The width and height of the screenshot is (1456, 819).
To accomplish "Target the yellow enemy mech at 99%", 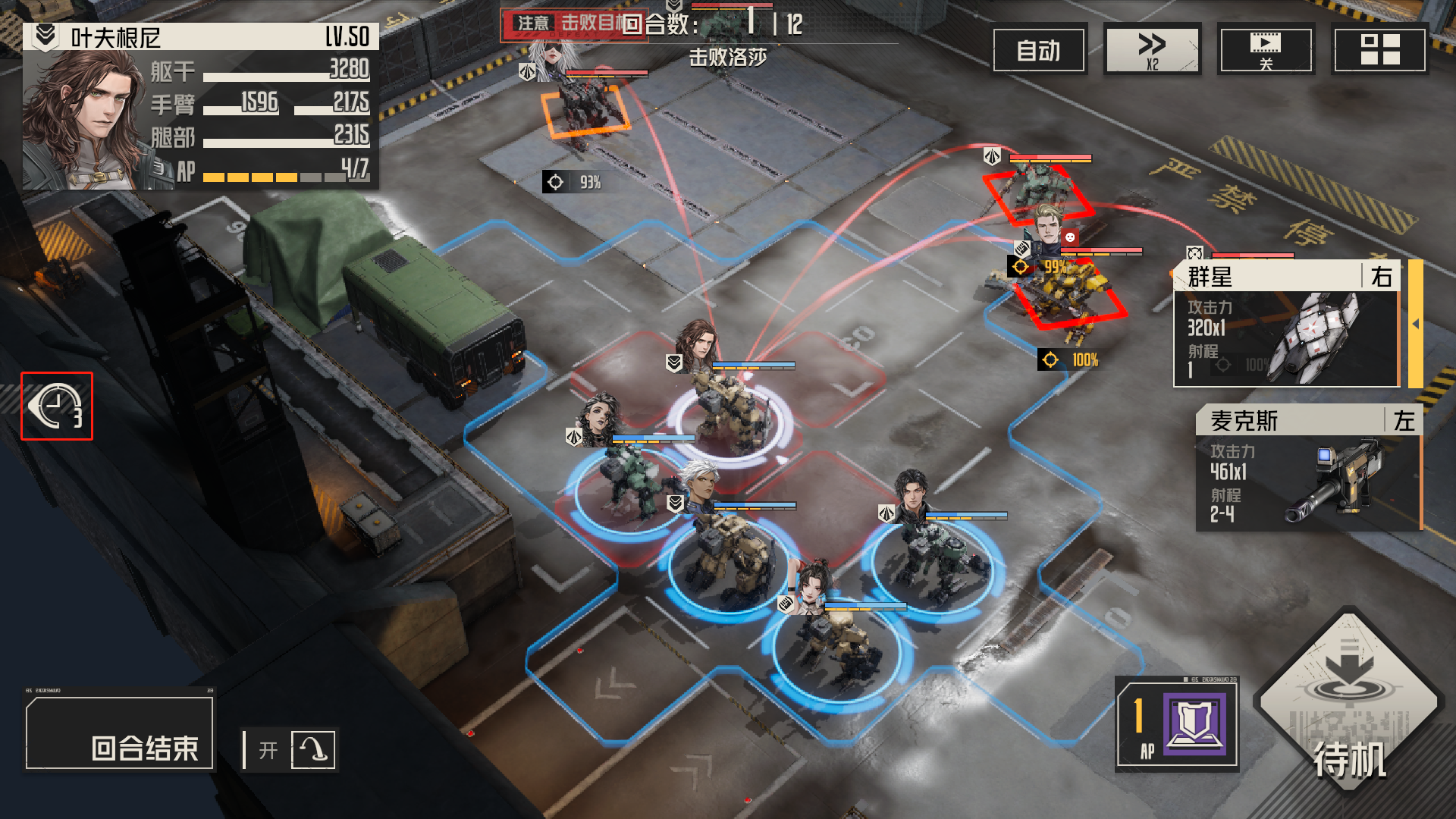I will pyautogui.click(x=1069, y=296).
